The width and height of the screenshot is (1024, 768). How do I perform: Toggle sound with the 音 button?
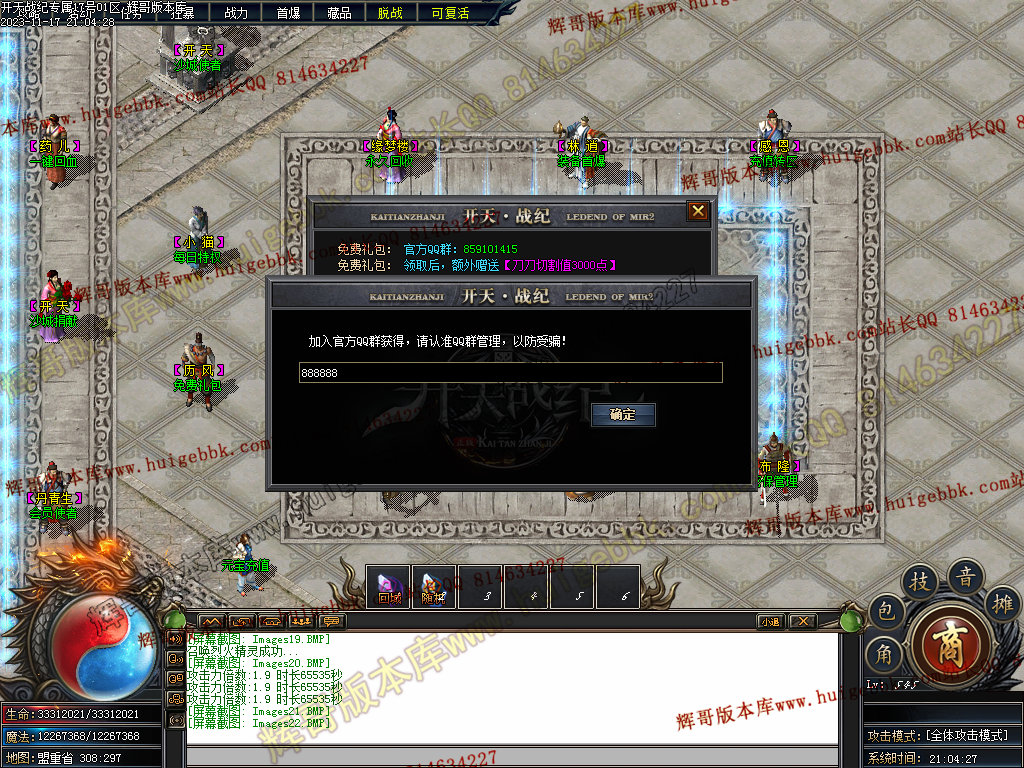[966, 576]
